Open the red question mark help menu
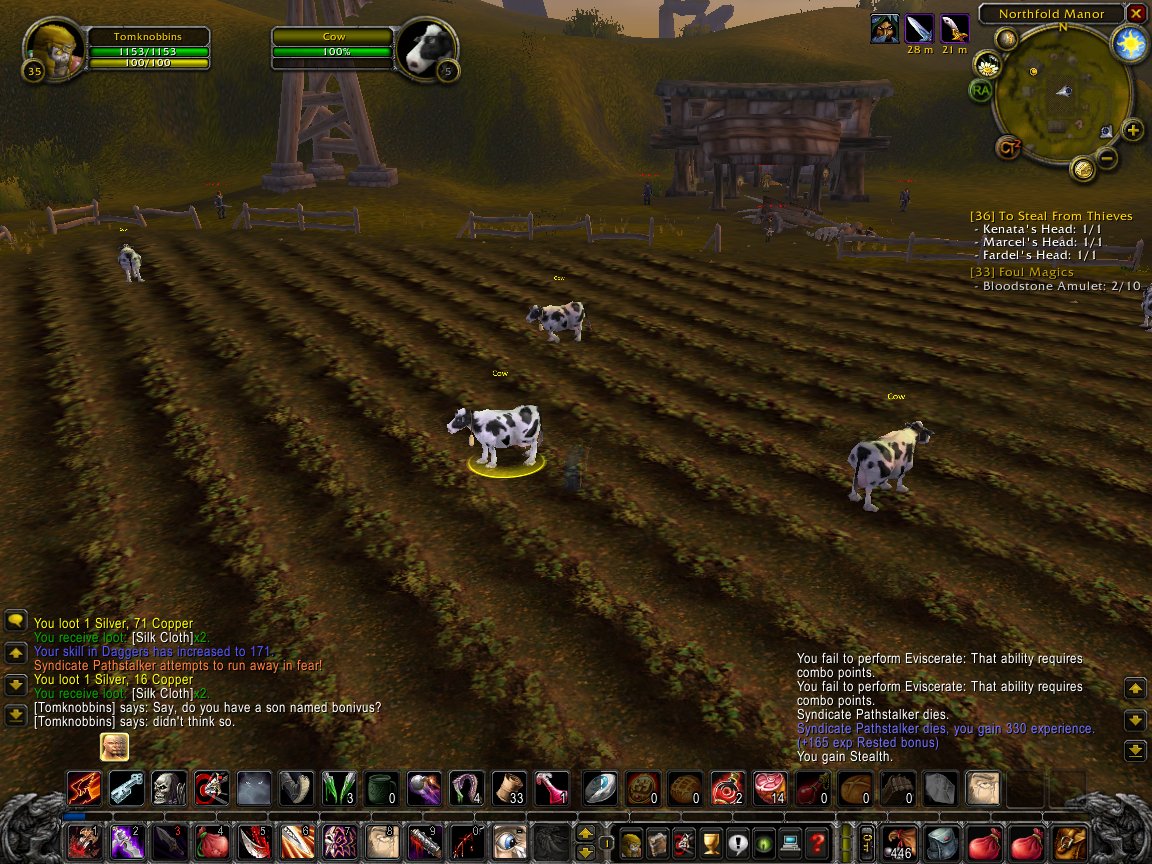Screen dimensions: 1152x864 coord(817,843)
